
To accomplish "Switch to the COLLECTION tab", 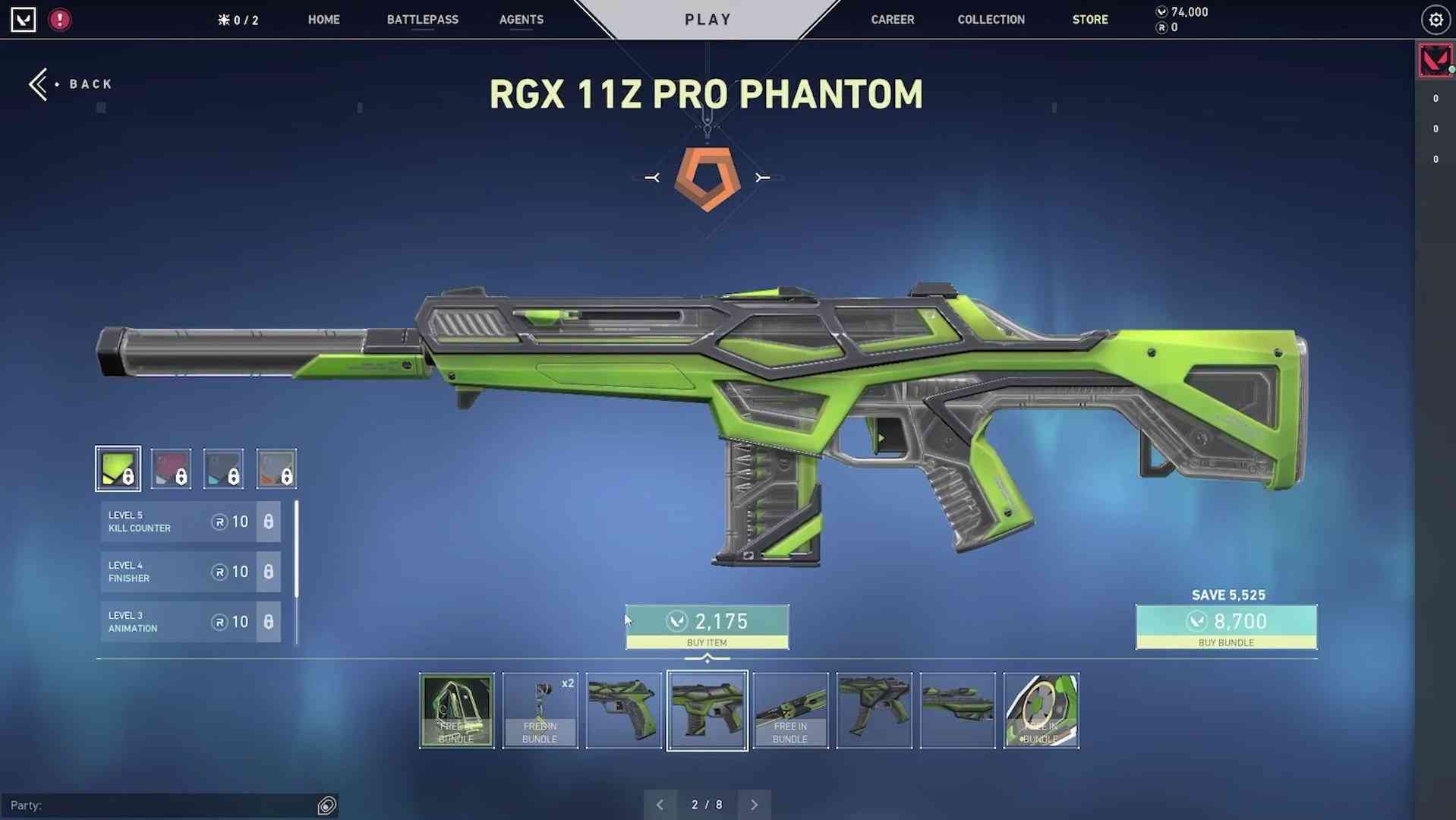I will click(990, 20).
